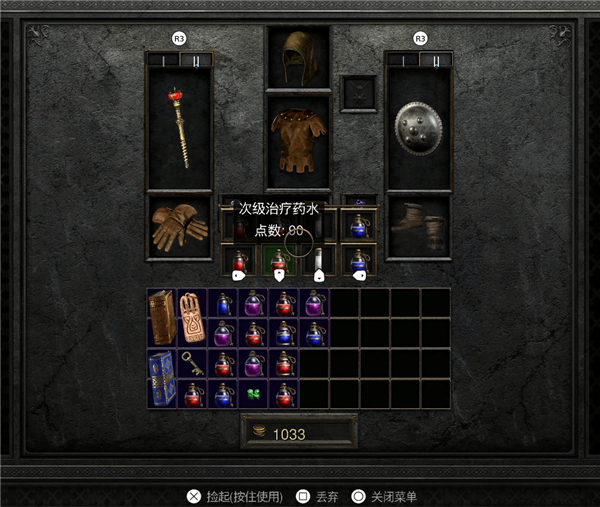Viewport: 600px width, 507px height.
Task: Click the equipped leather body armor
Action: coord(298,143)
